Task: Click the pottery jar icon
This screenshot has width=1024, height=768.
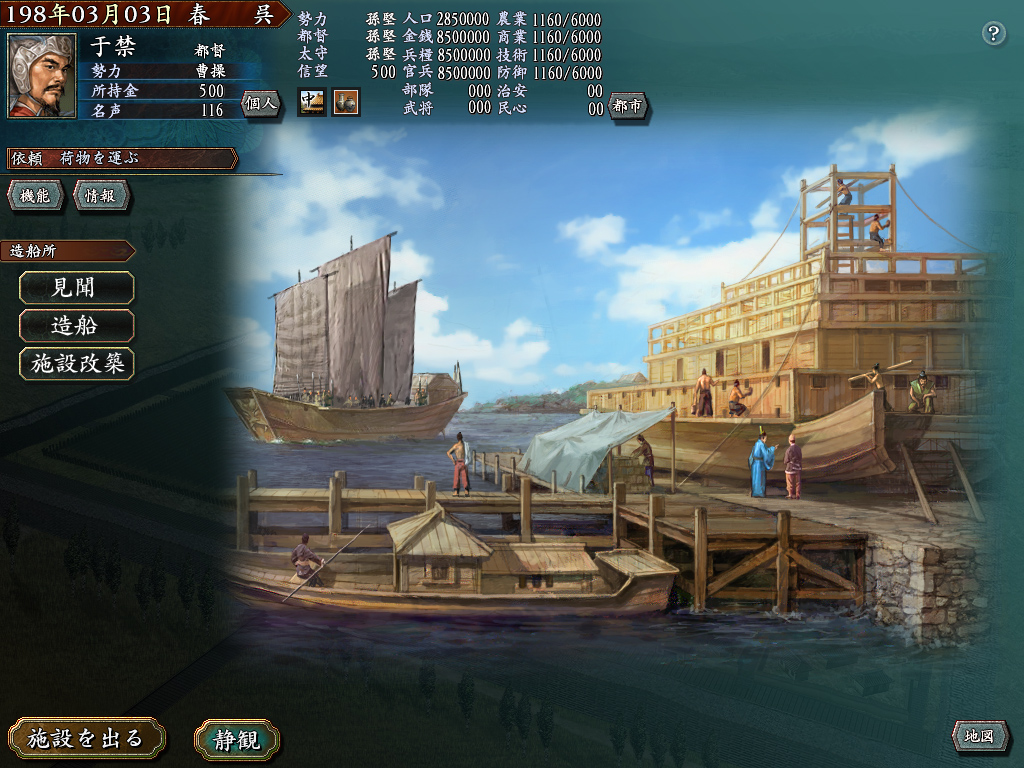Action: 346,102
